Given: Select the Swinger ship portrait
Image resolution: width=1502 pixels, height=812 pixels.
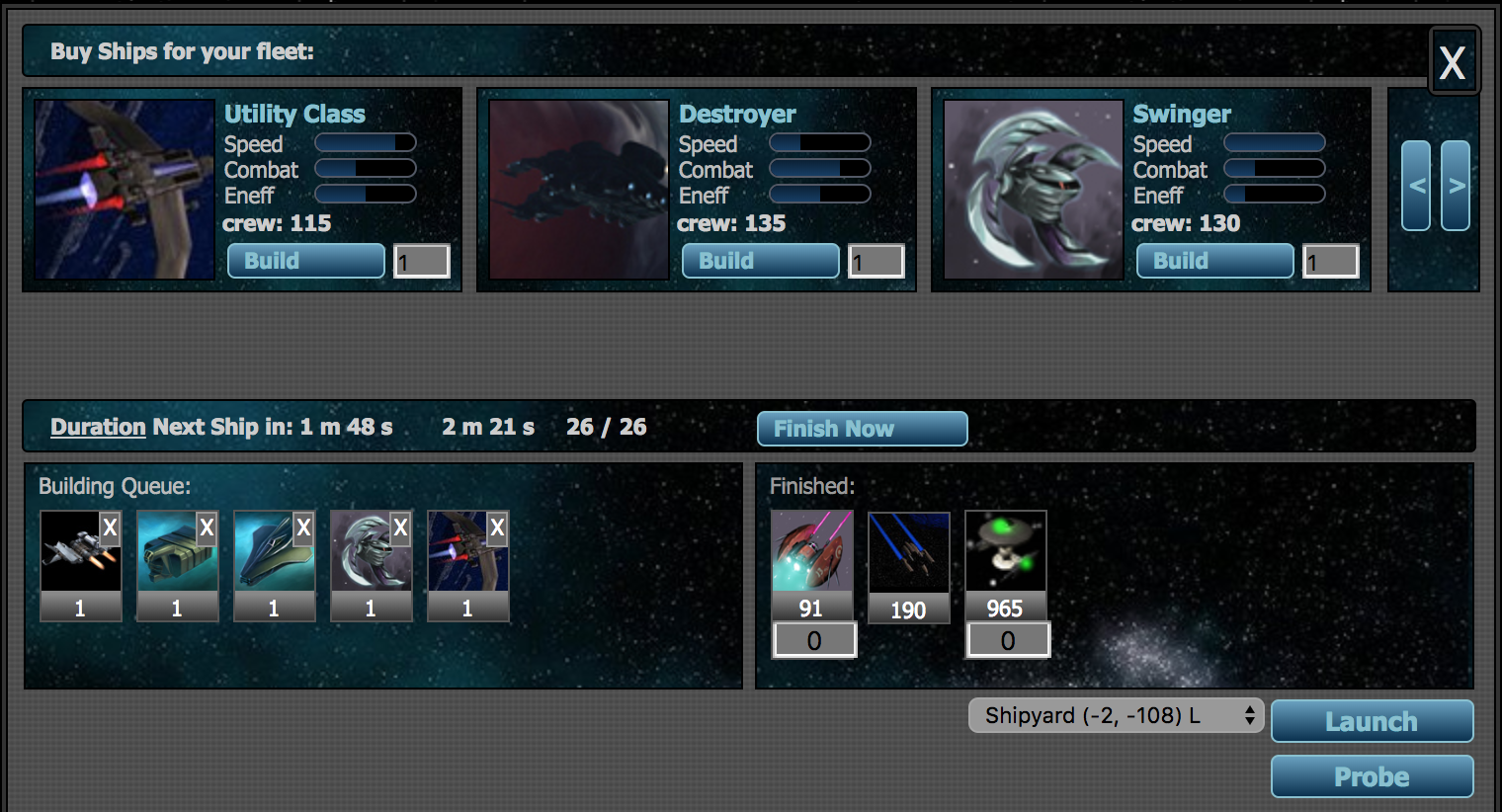Looking at the screenshot, I should point(1033,188).
